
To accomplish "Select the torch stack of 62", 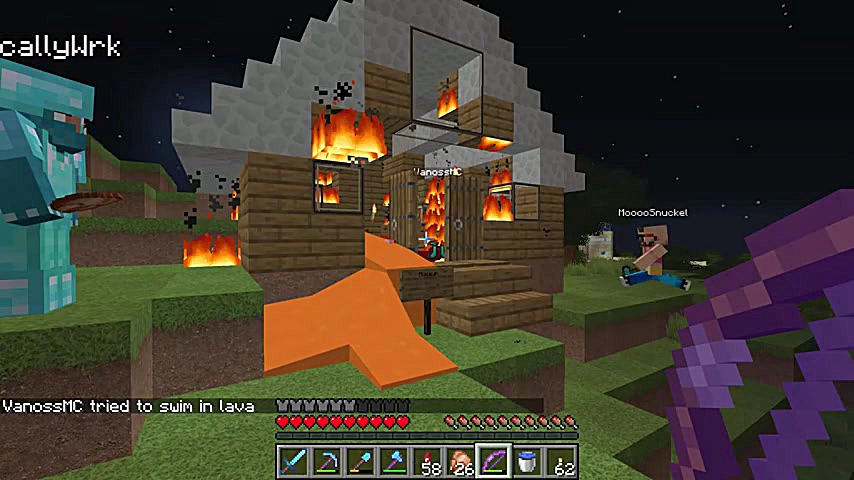I will click(562, 461).
